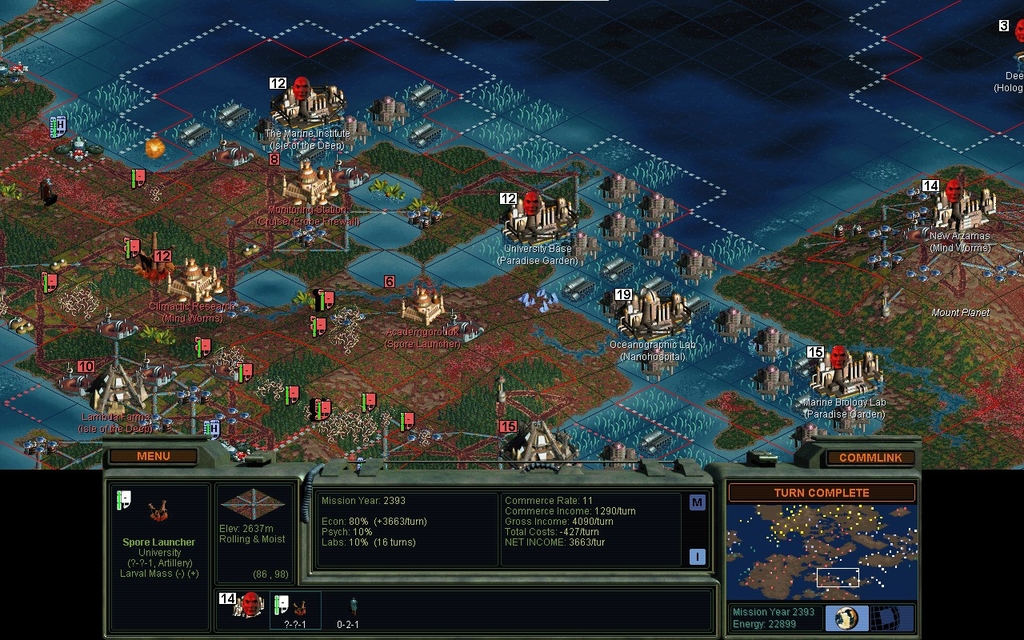1024x640 pixels.
Task: Open the MENU button
Action: pyautogui.click(x=153, y=456)
